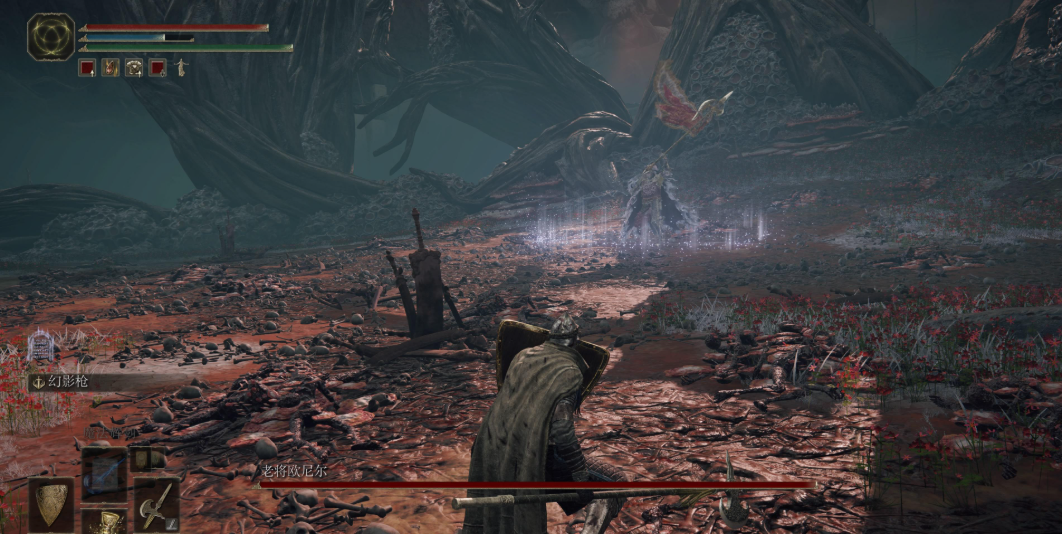1062x534 pixels.
Task: Select the spirit summon gate icon
Action: pos(40,346)
